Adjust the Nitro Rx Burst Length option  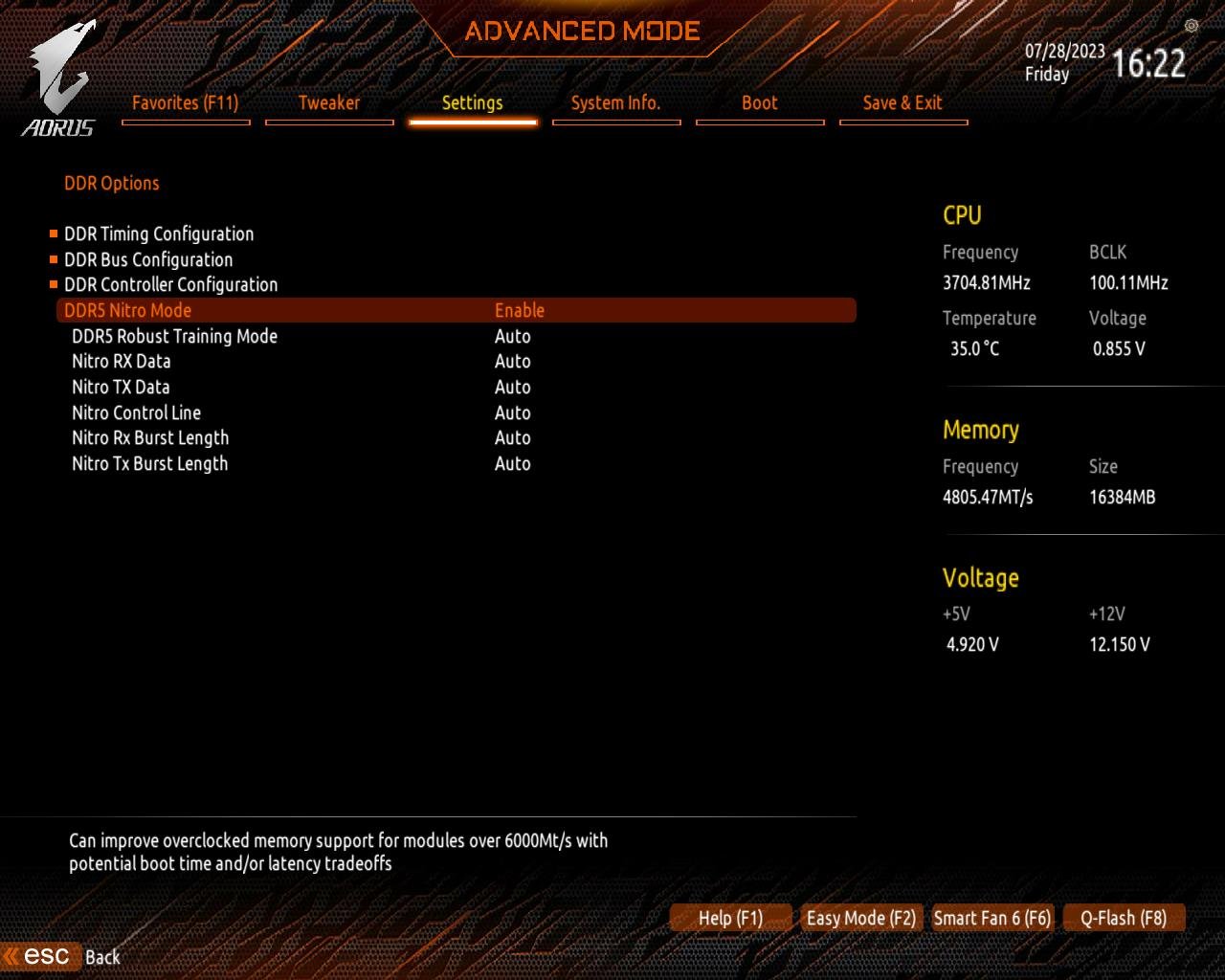(x=150, y=438)
